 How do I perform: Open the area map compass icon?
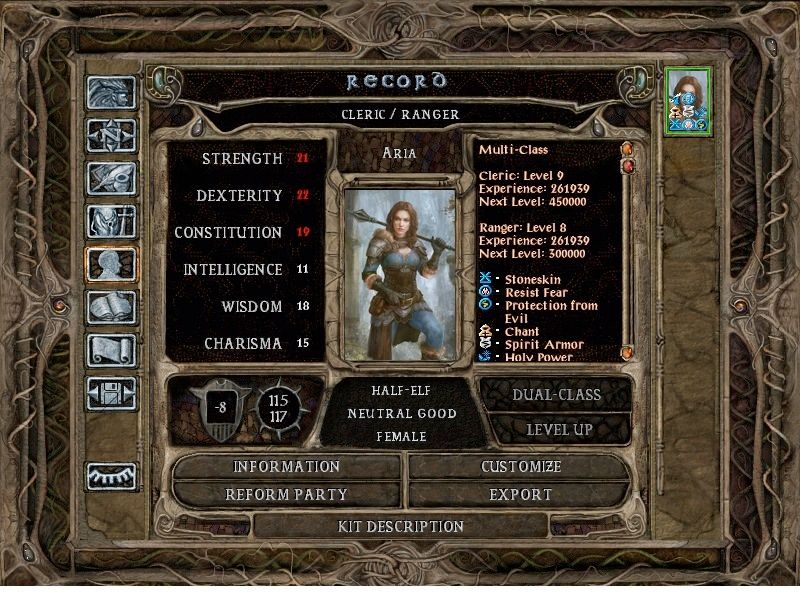110,134
